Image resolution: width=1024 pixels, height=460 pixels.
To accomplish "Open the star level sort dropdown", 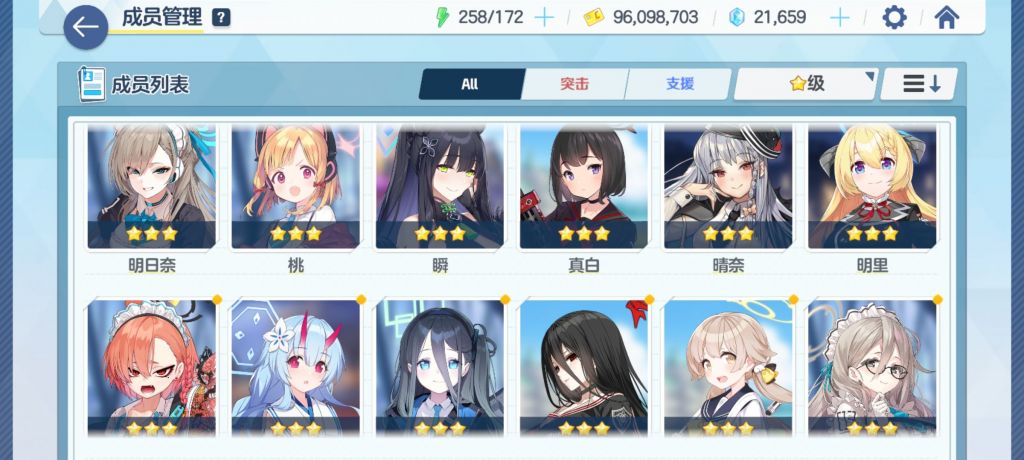I will [x=806, y=84].
